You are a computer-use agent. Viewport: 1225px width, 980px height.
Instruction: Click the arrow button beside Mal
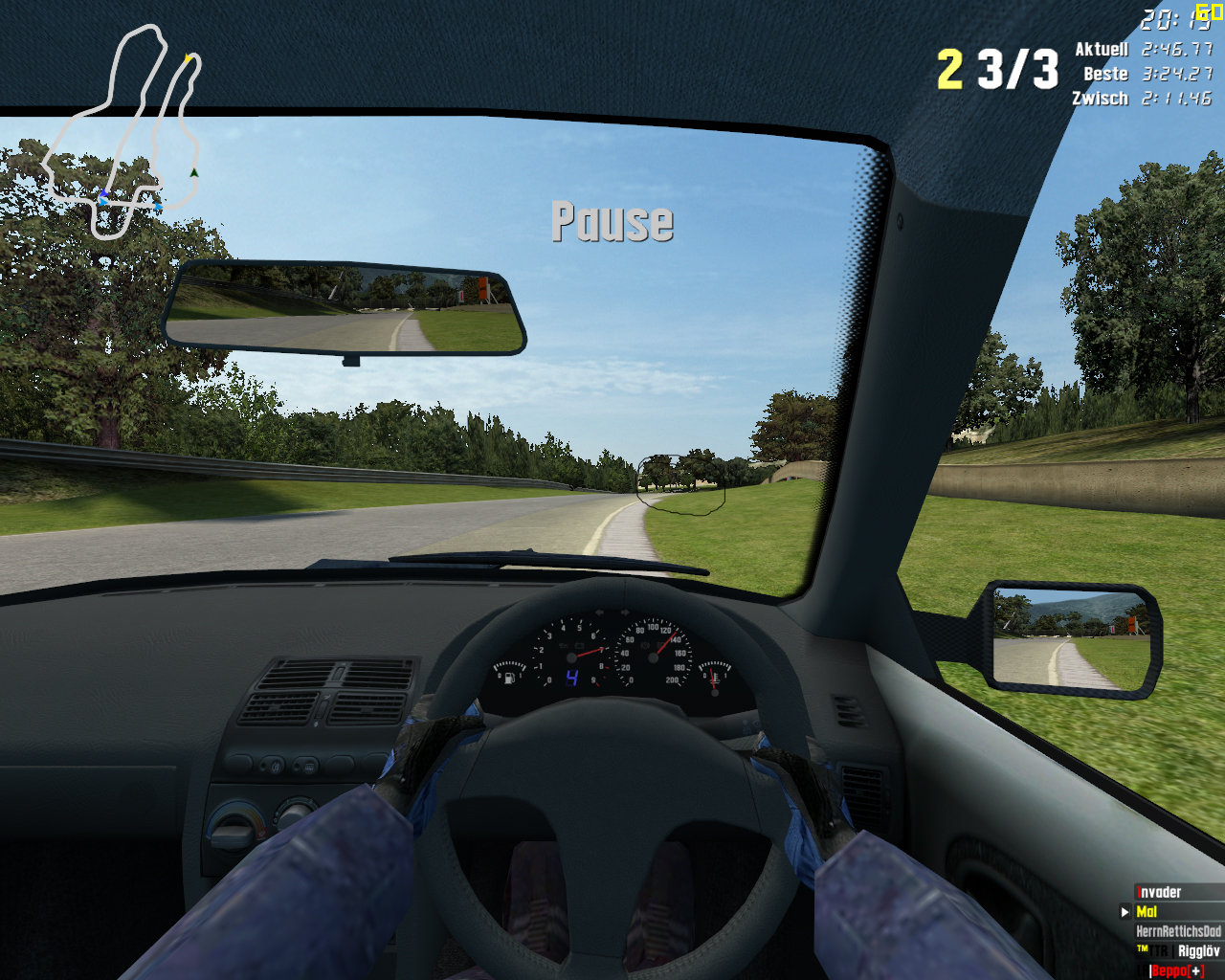[1125, 912]
